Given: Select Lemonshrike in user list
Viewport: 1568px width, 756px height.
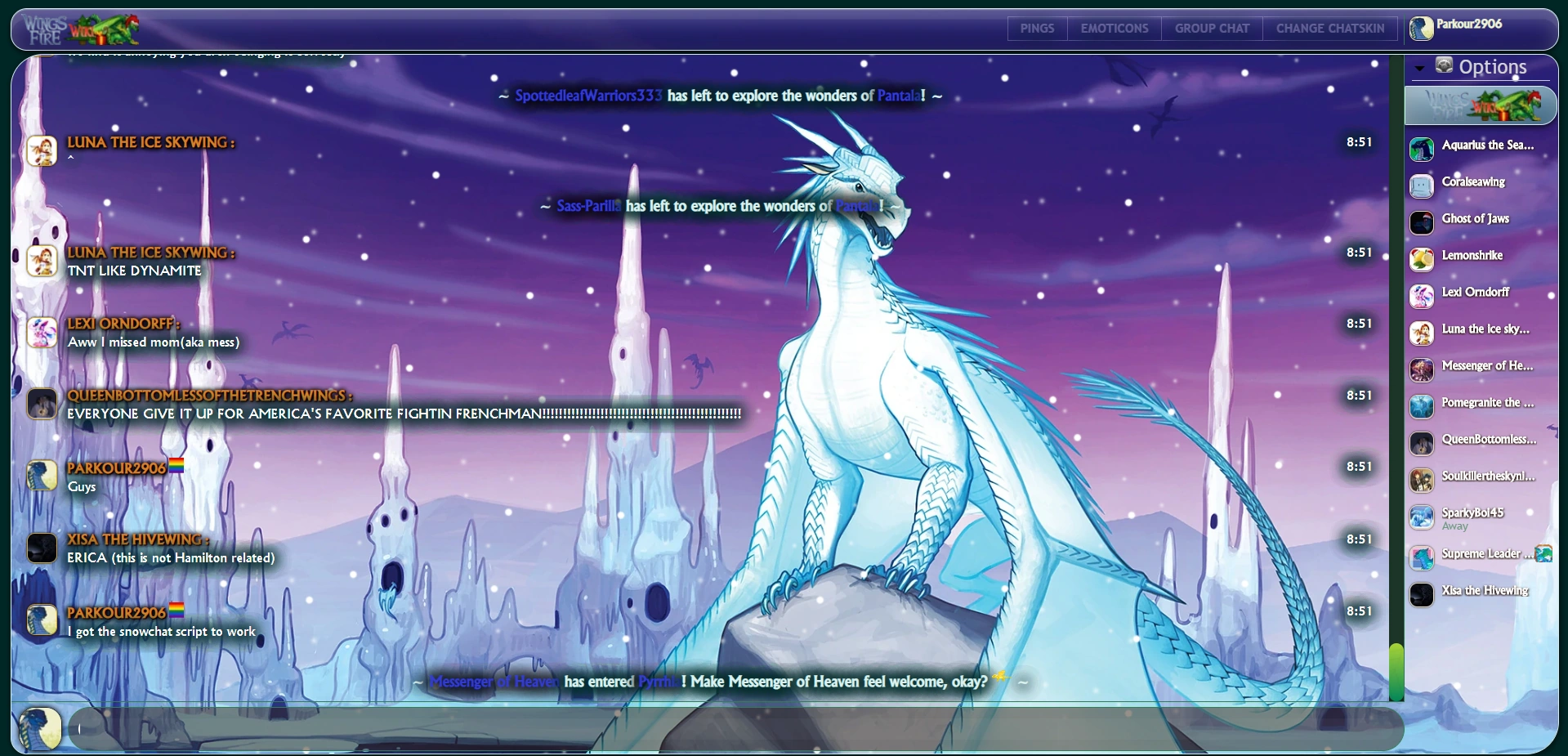Looking at the screenshot, I should (1472, 256).
